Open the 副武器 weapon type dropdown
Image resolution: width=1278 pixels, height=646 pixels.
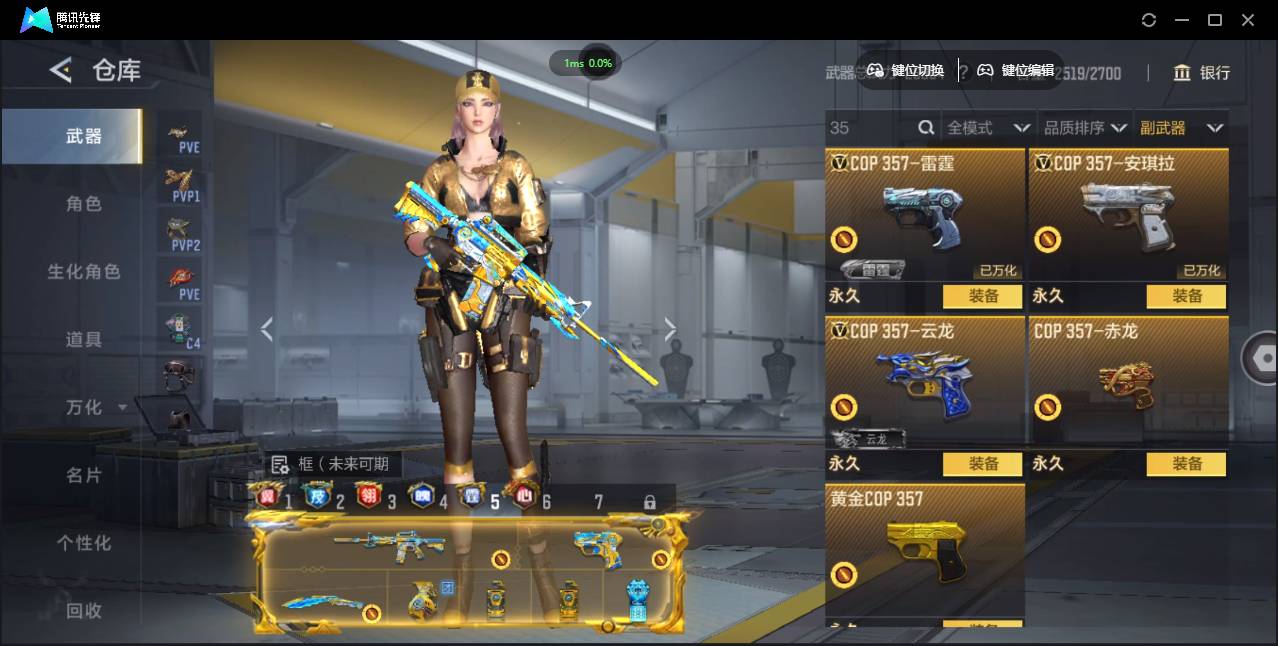click(x=1180, y=128)
